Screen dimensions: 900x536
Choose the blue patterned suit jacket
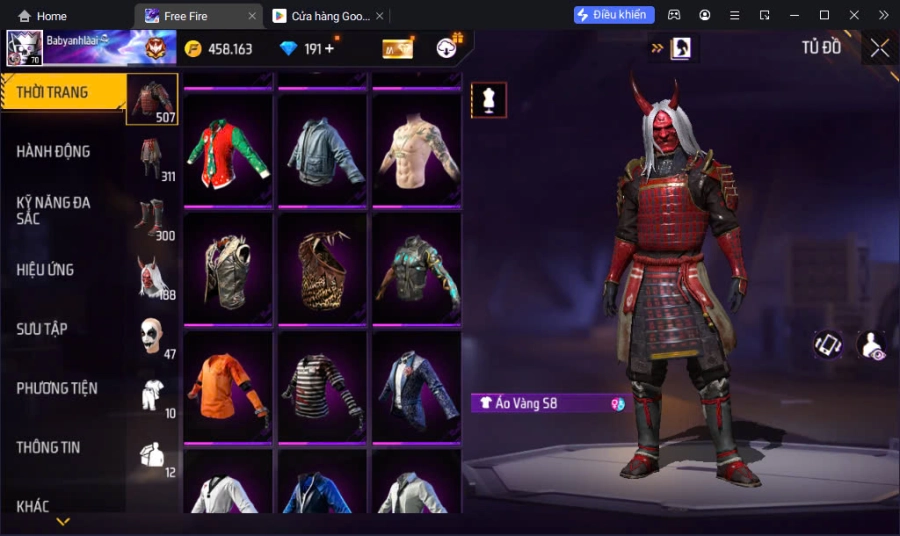tap(416, 387)
